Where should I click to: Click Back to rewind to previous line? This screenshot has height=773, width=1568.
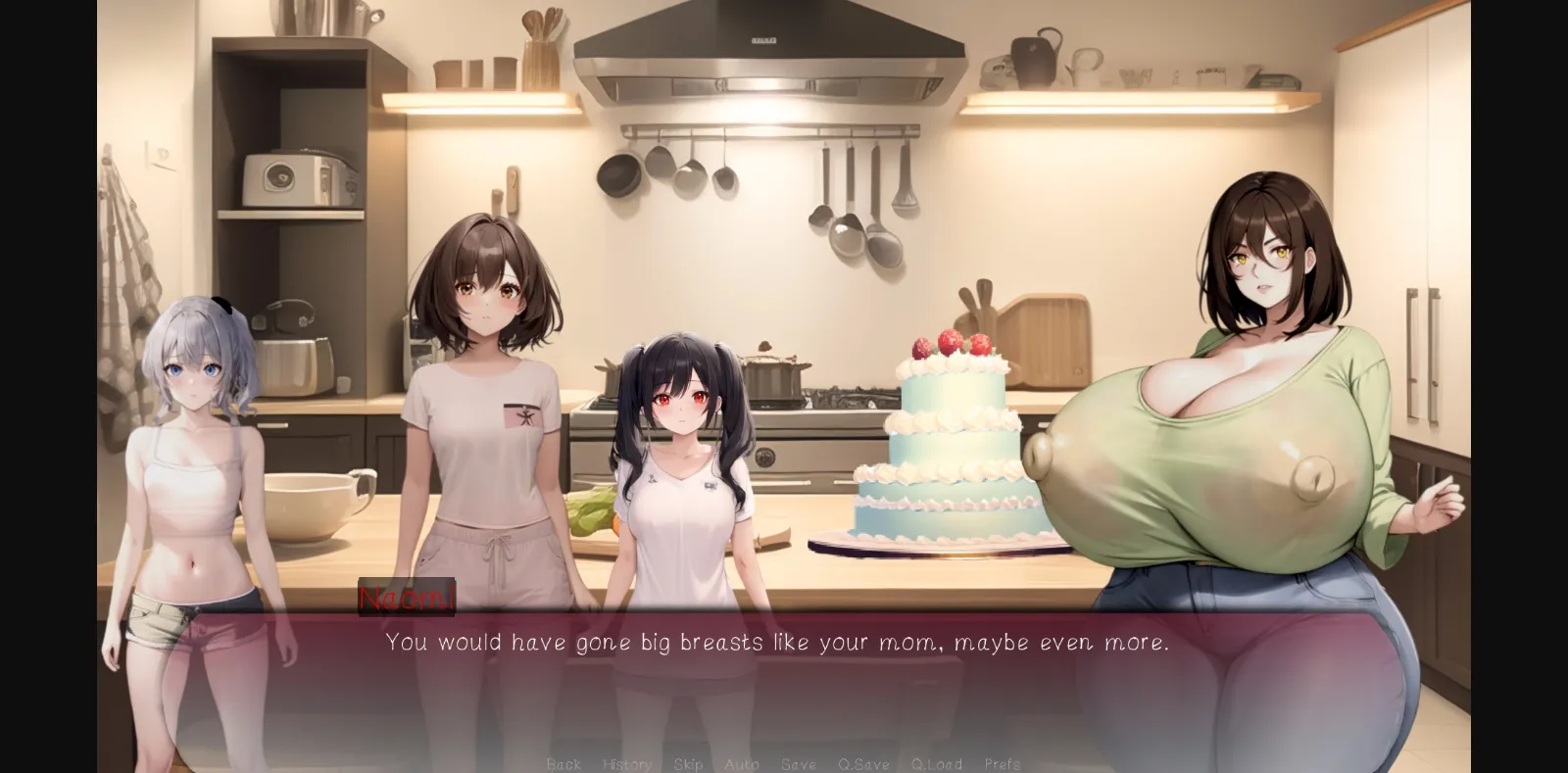point(563,763)
